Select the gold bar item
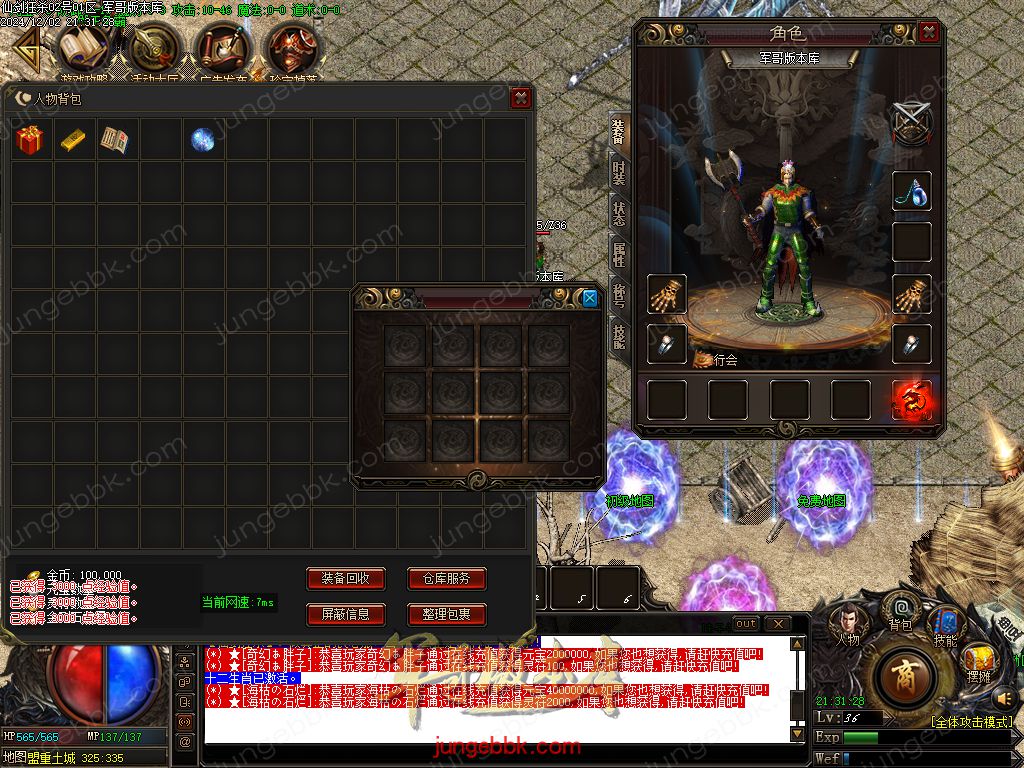Image resolution: width=1024 pixels, height=768 pixels. pos(72,140)
